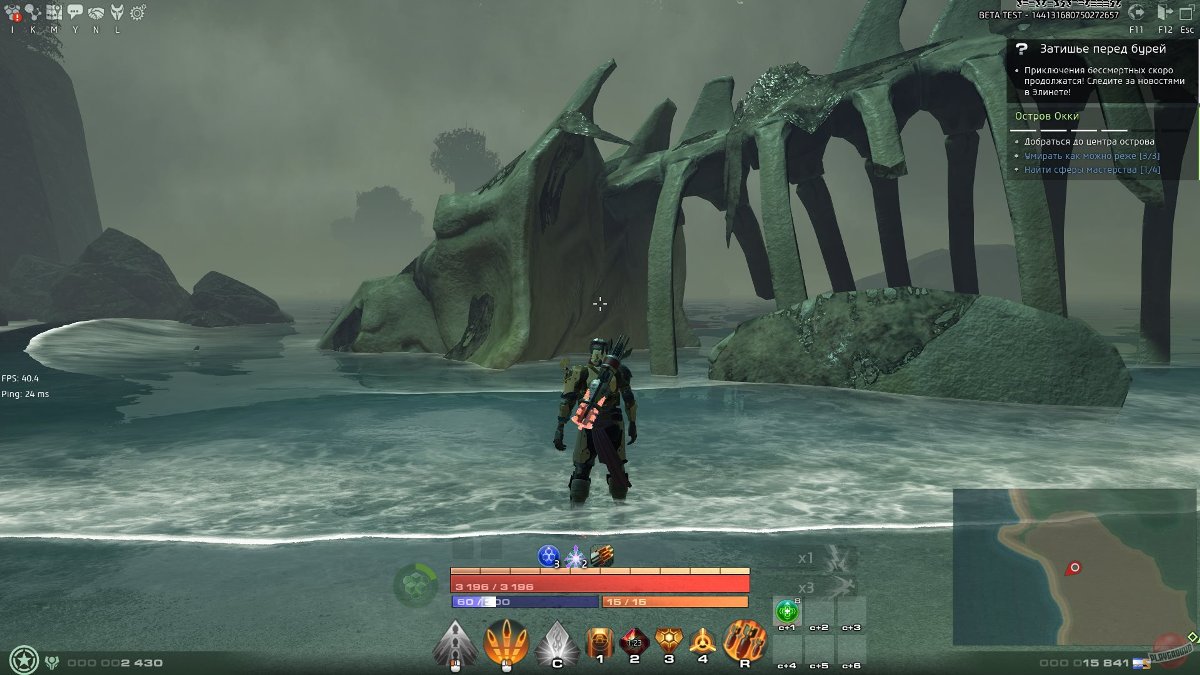Click the exit door icon above F12
The image size is (1200, 675).
pos(1164,13)
